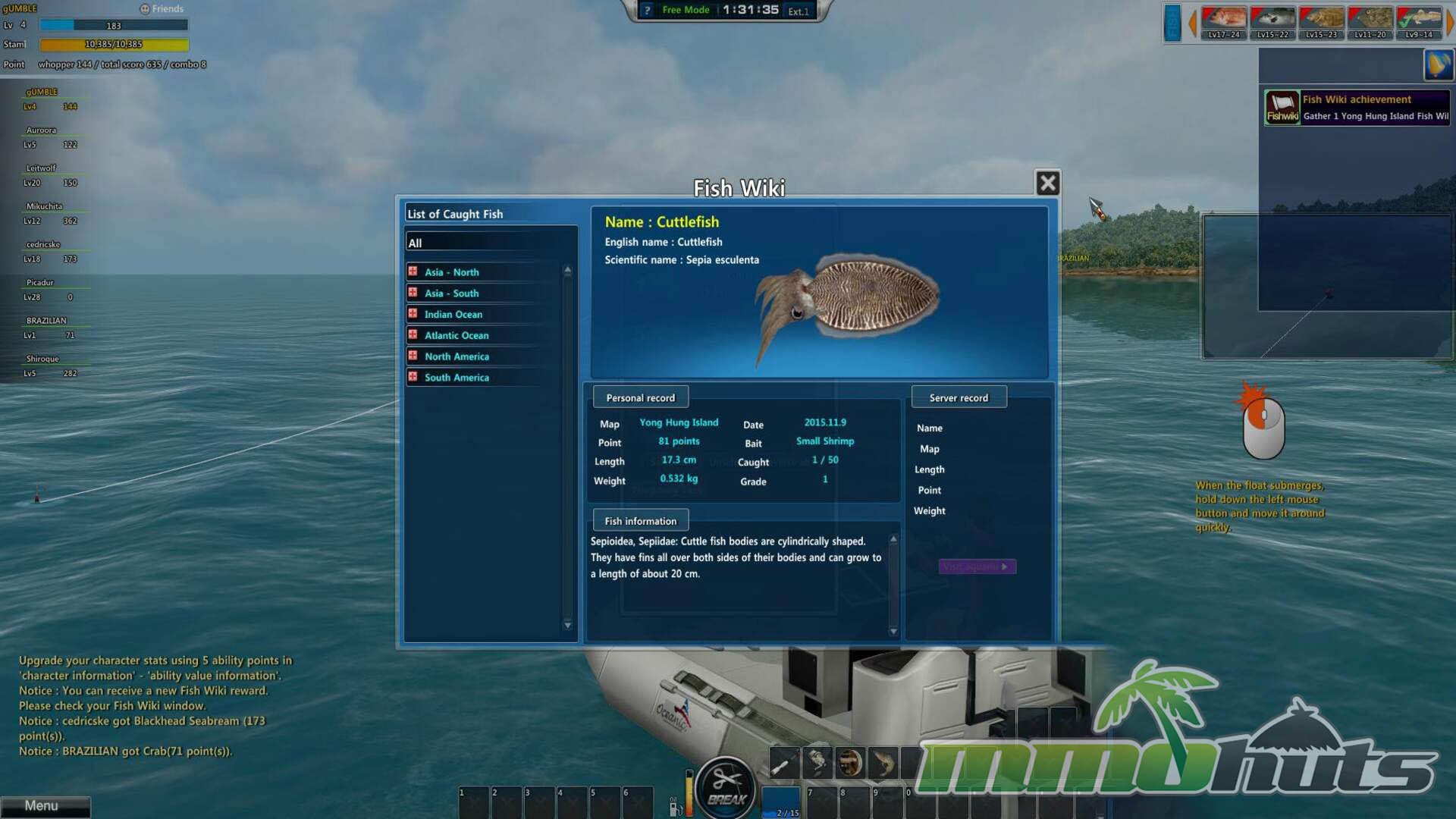Click the golden bell notification icon
The height and width of the screenshot is (819, 1456).
(x=1438, y=64)
